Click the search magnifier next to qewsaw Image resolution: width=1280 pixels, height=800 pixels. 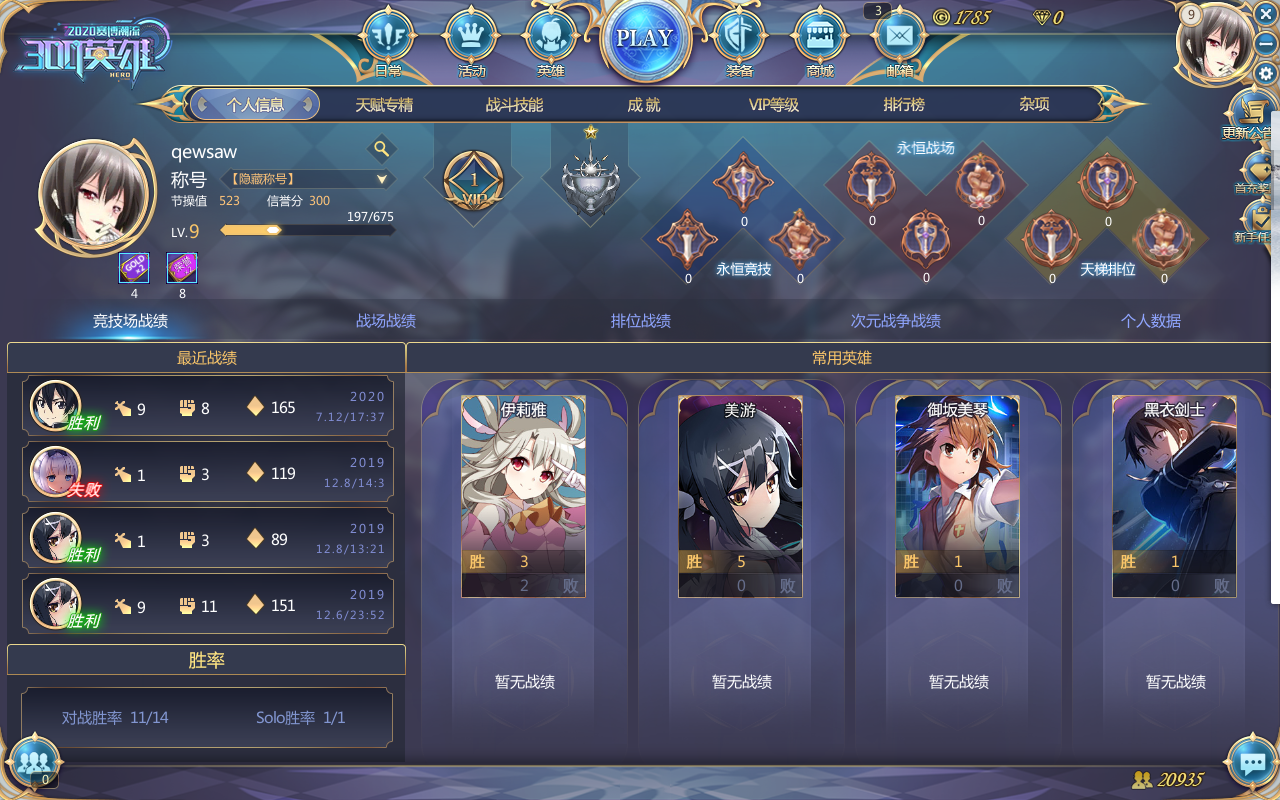[381, 148]
